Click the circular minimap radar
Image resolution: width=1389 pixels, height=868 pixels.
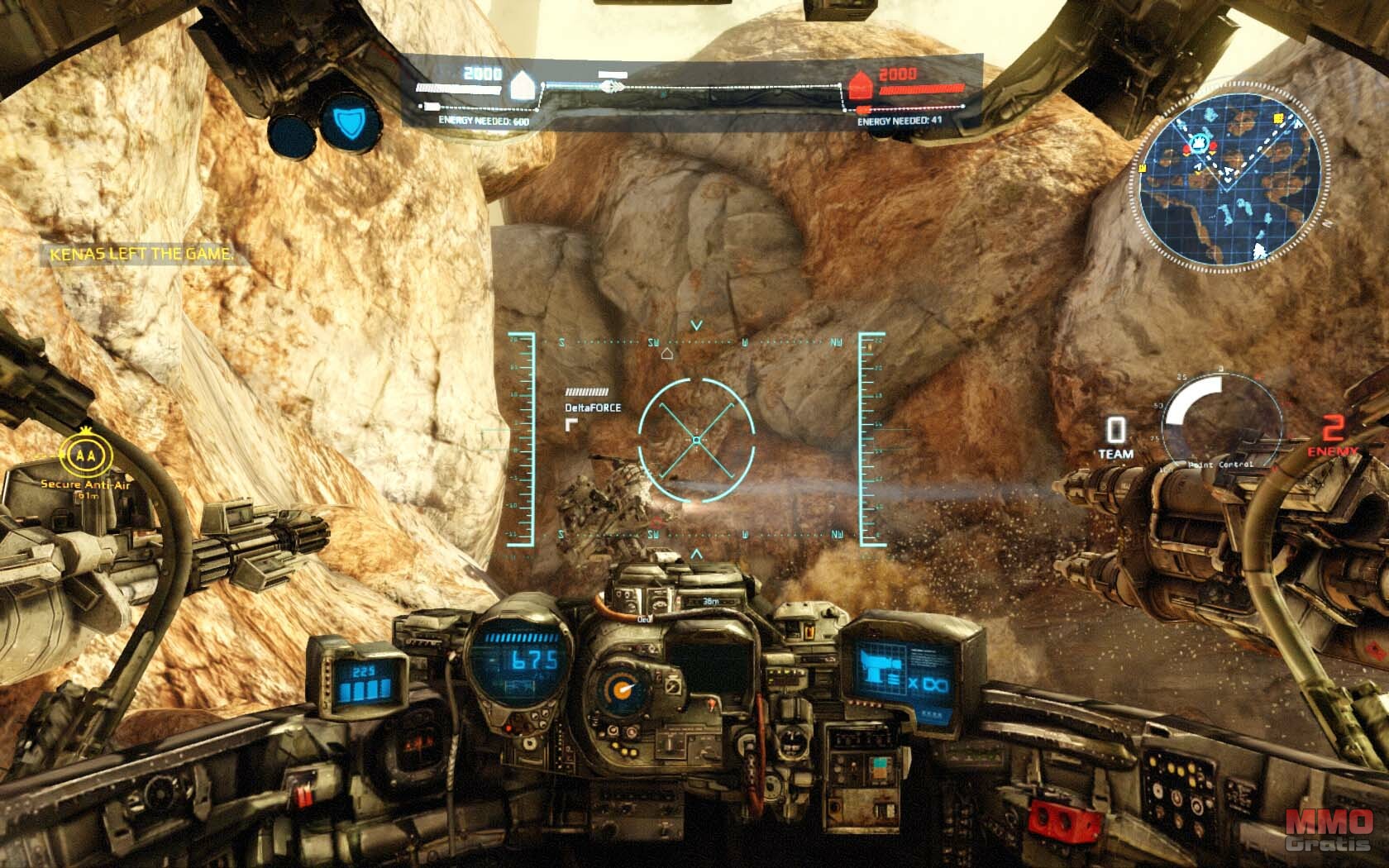click(x=1229, y=179)
